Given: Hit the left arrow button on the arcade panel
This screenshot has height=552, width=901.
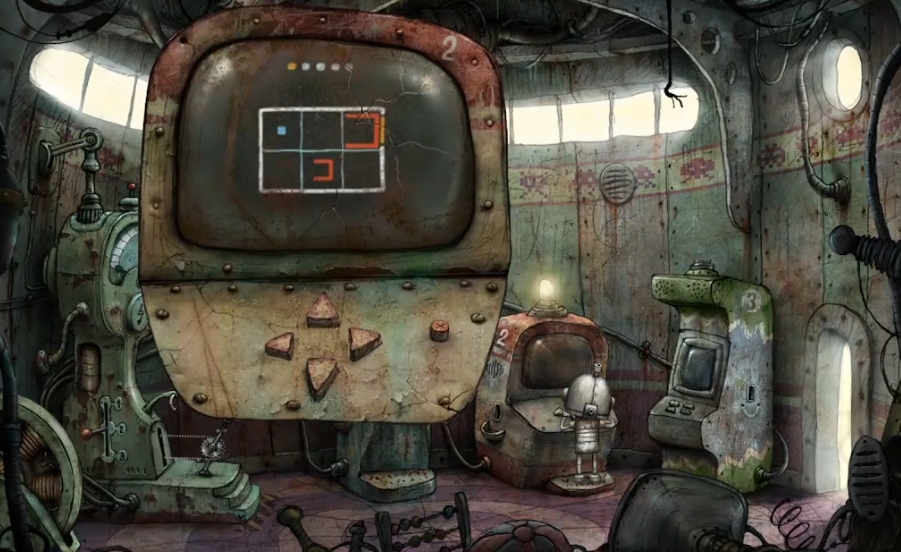Looking at the screenshot, I should [280, 346].
